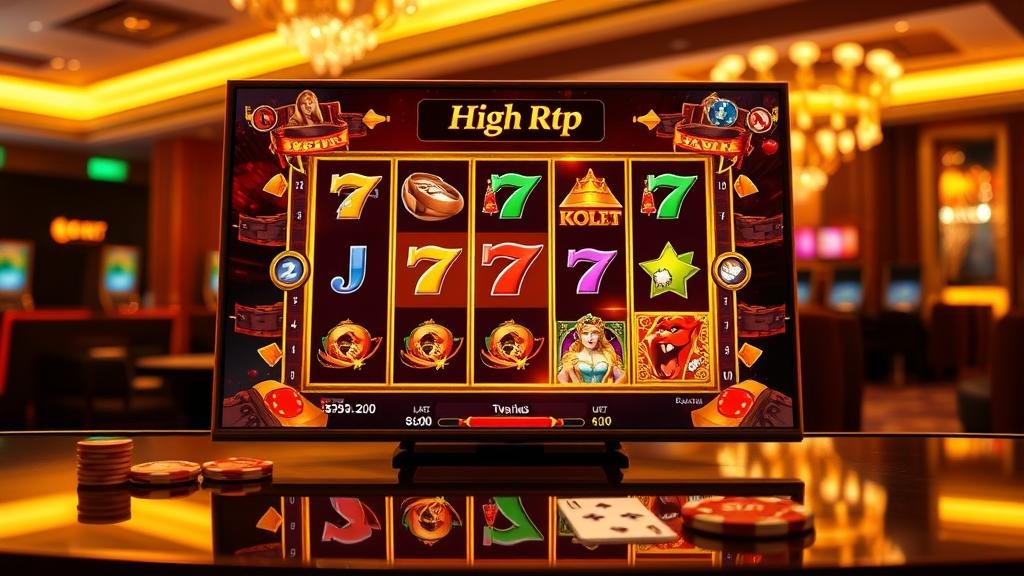
Task: Click the golden ring symbol on the reels
Action: pyautogui.click(x=432, y=195)
